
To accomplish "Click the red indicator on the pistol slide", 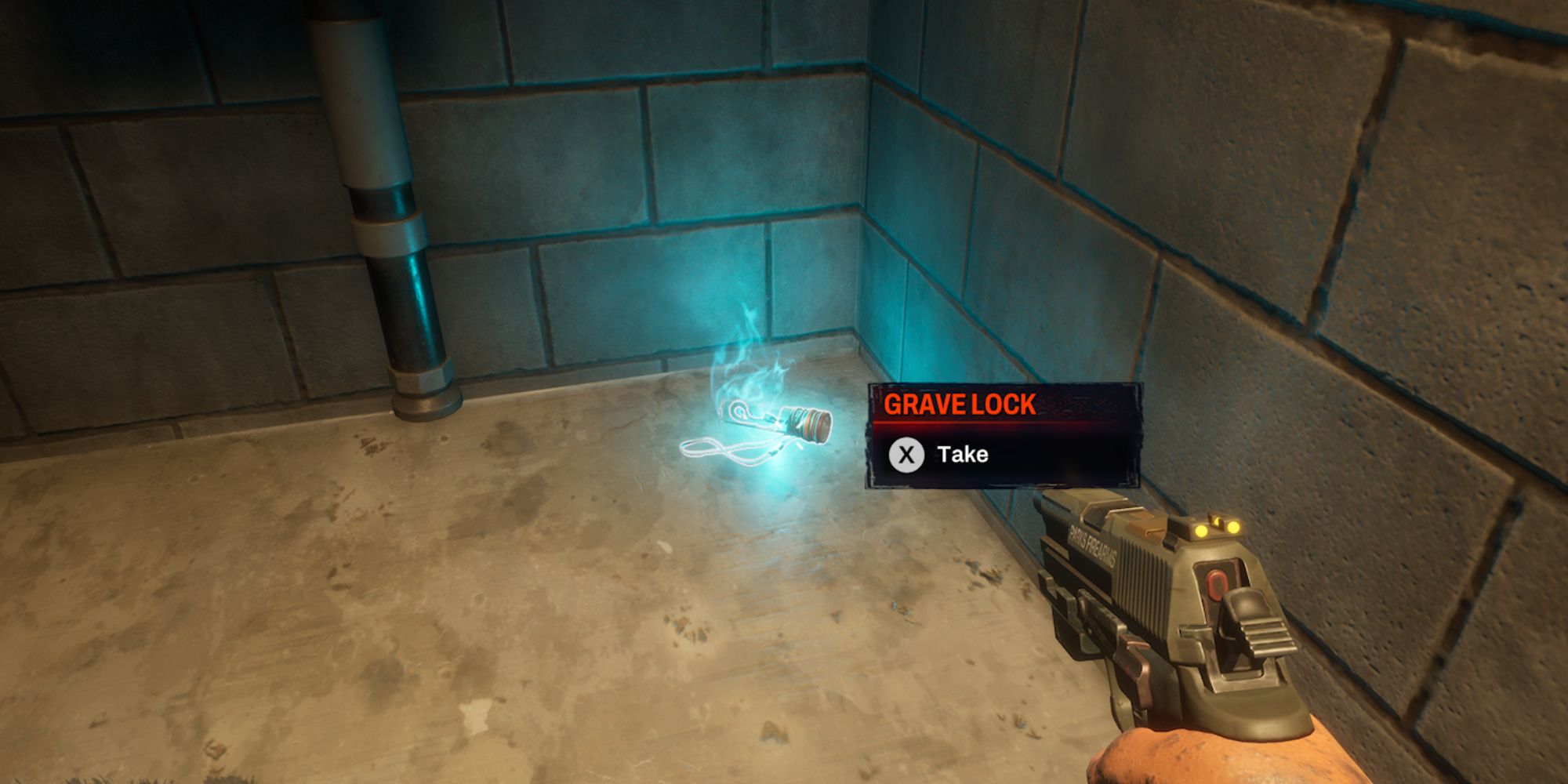I will [1217, 583].
